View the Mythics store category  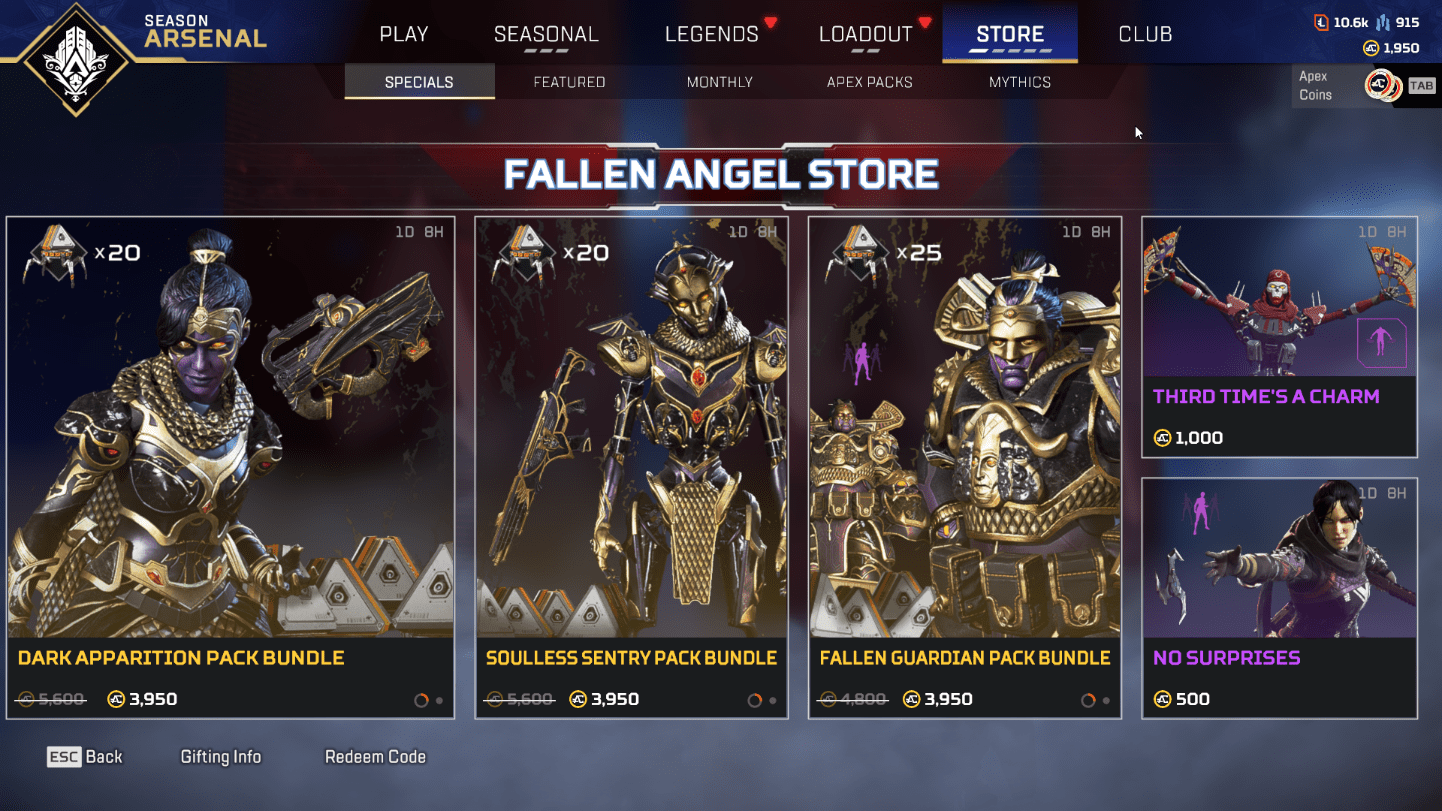pos(1019,82)
